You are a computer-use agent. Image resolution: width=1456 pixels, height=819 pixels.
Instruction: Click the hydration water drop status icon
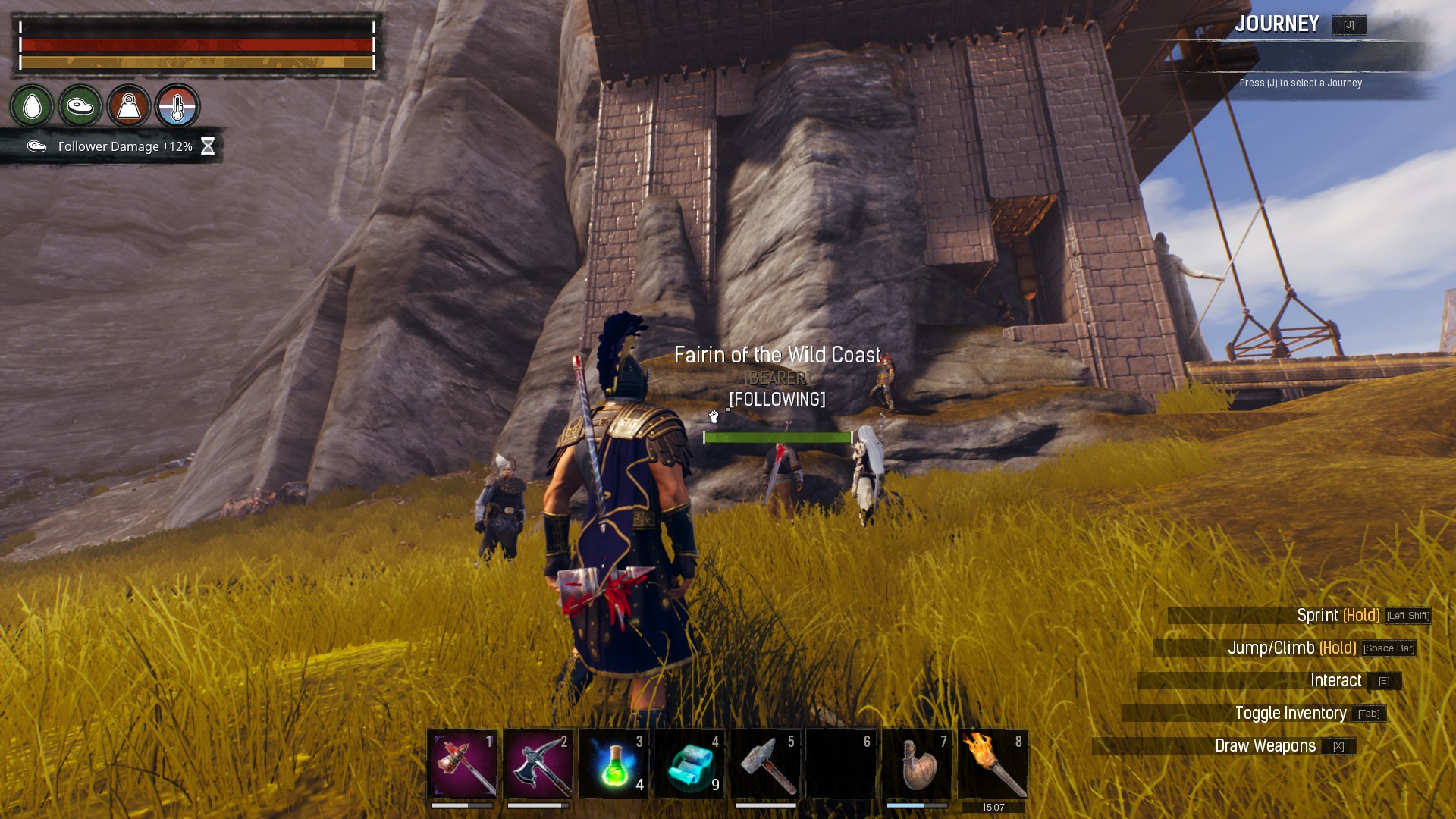pyautogui.click(x=32, y=107)
